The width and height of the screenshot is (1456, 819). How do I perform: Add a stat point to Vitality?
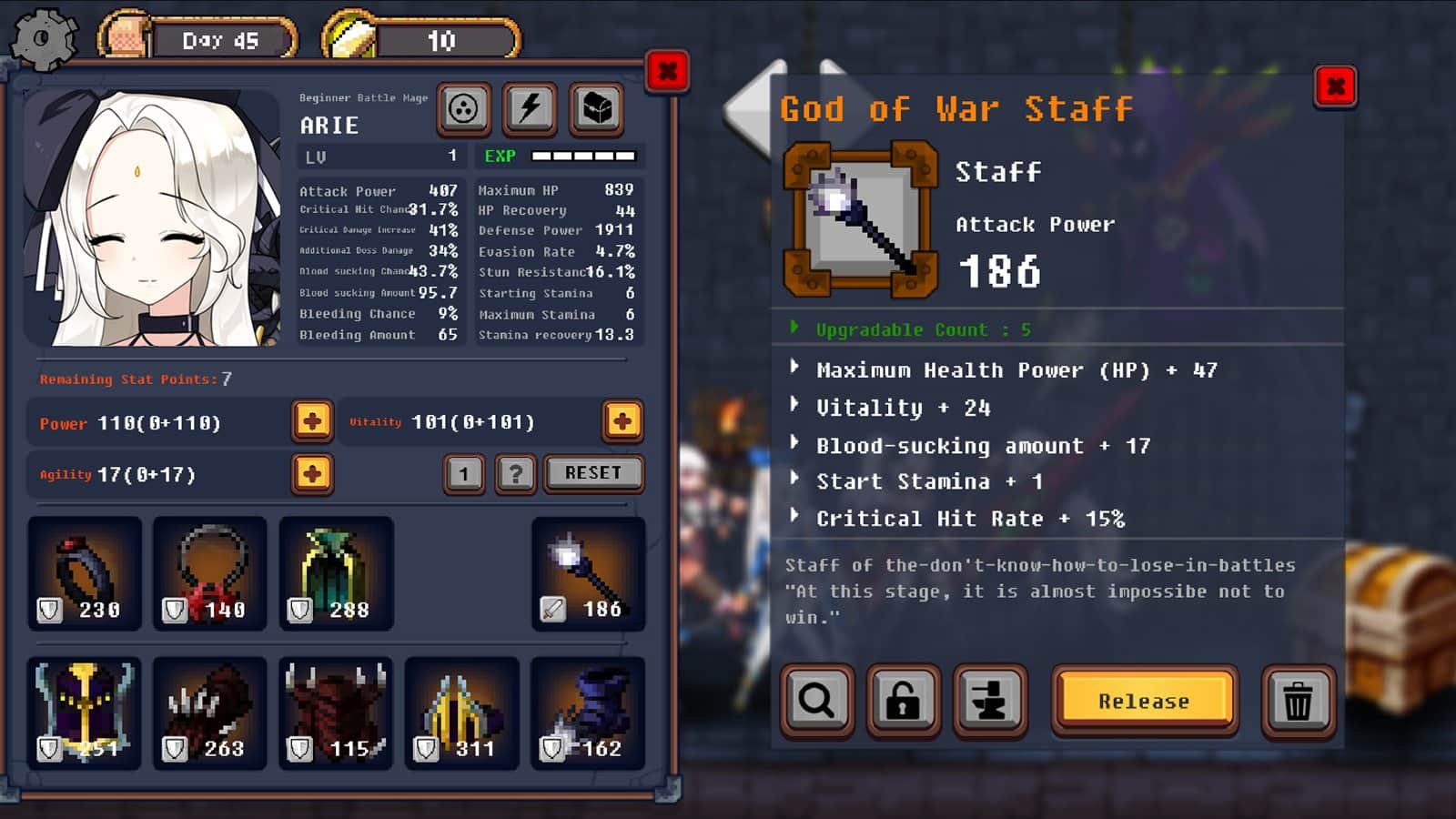click(622, 421)
